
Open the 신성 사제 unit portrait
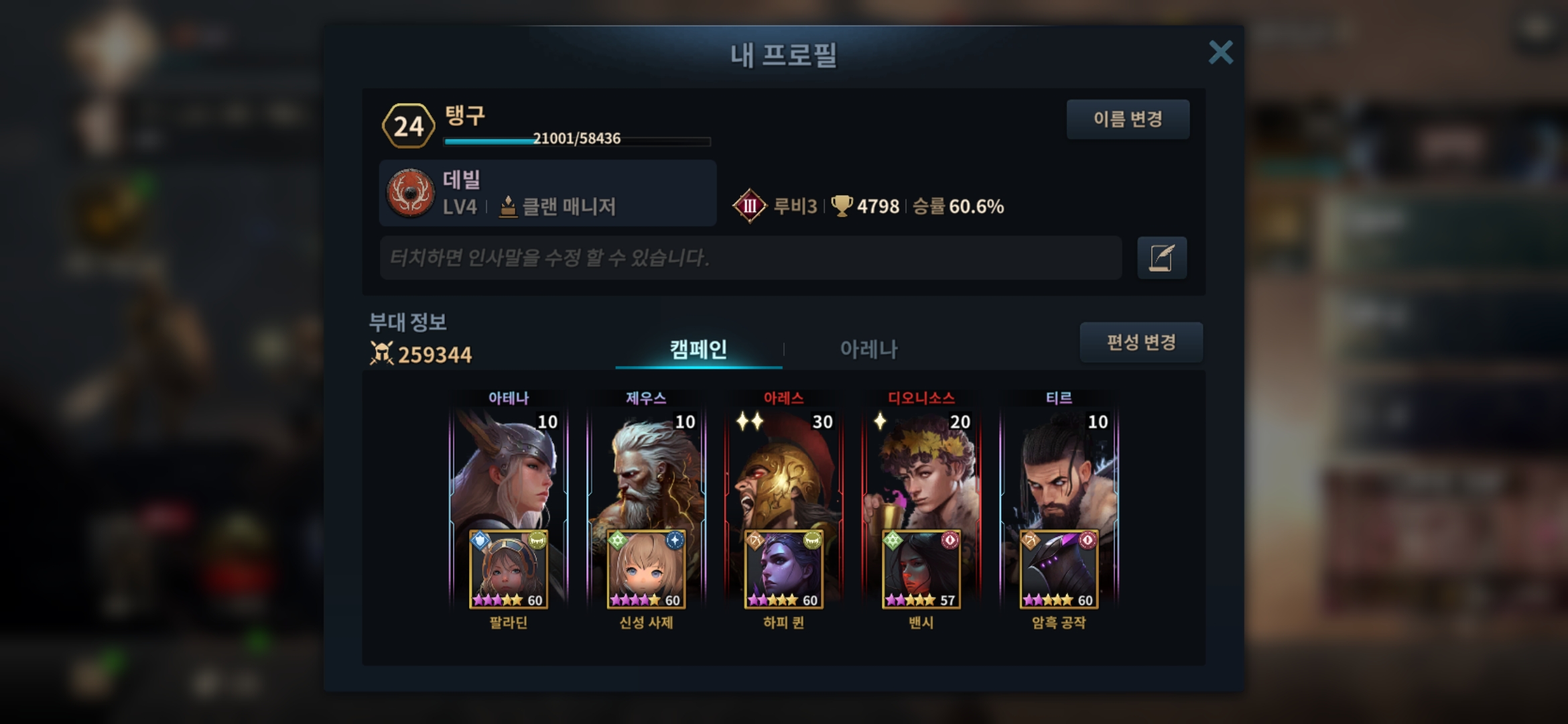point(646,570)
